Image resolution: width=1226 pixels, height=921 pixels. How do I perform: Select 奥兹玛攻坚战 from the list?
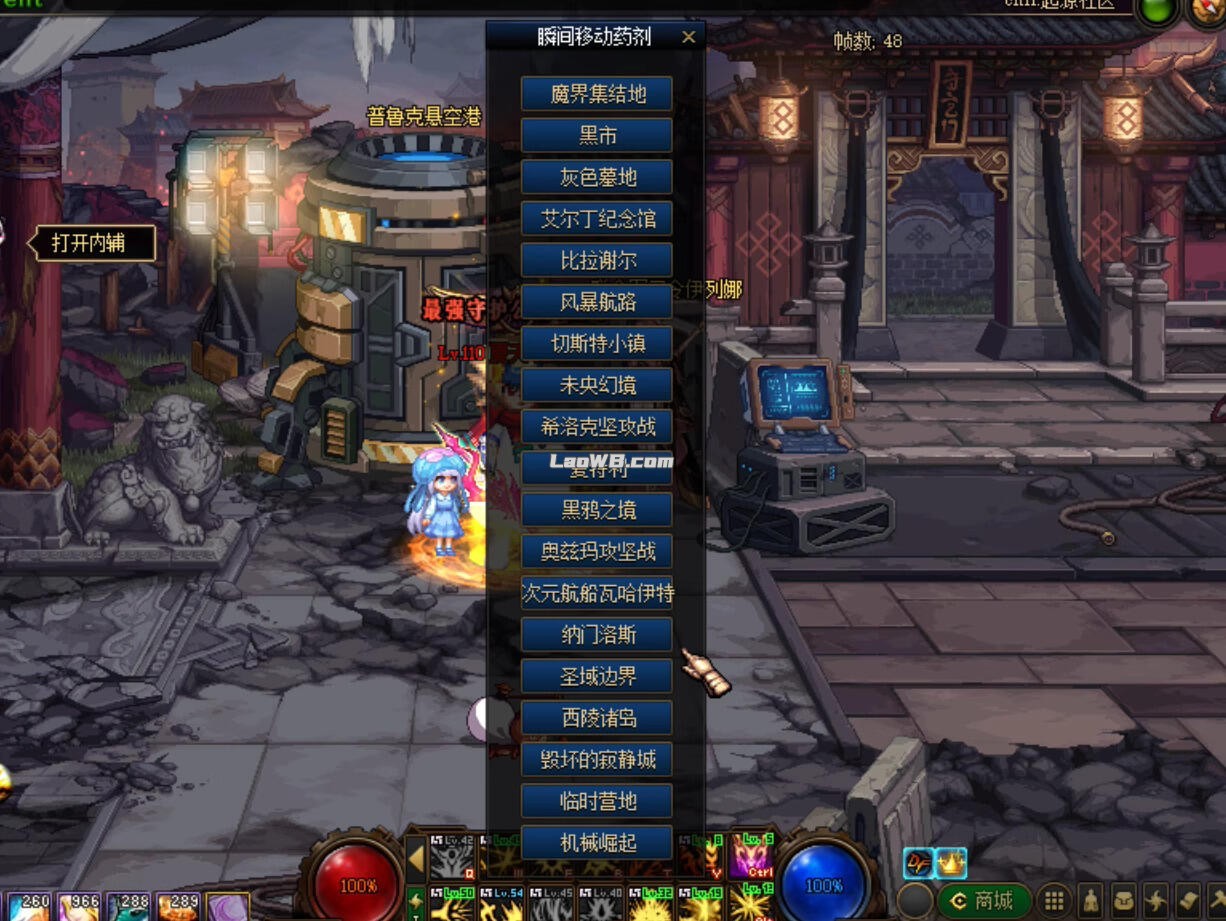(597, 551)
